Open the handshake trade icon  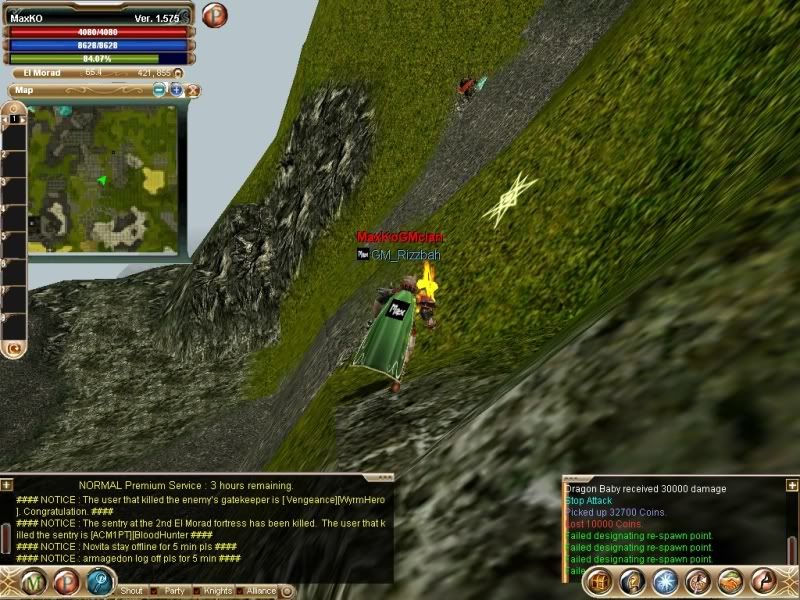coord(730,581)
